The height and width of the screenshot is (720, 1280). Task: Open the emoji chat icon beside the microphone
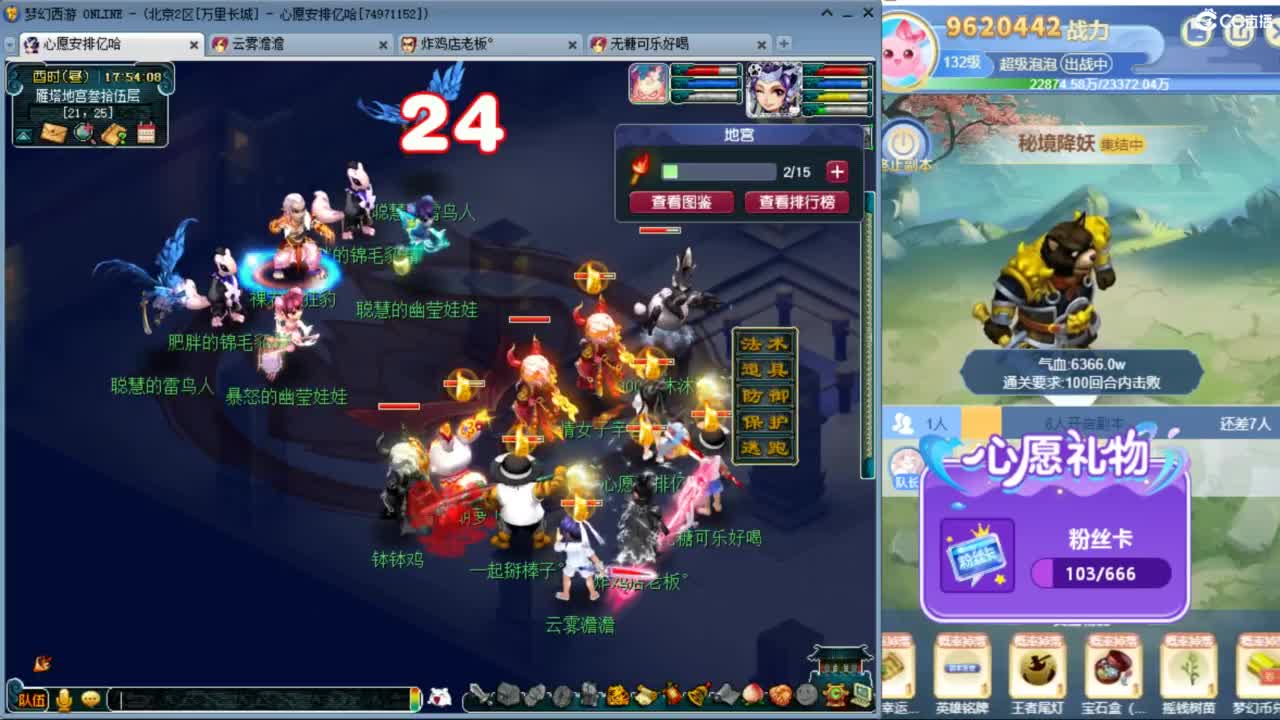[90, 698]
